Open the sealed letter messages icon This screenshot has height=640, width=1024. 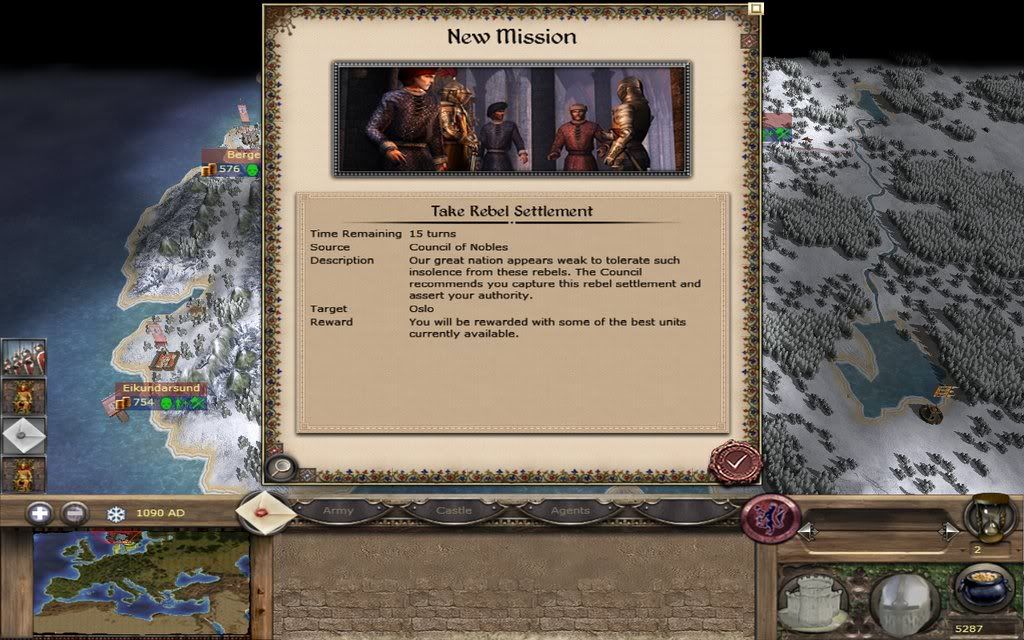264,511
